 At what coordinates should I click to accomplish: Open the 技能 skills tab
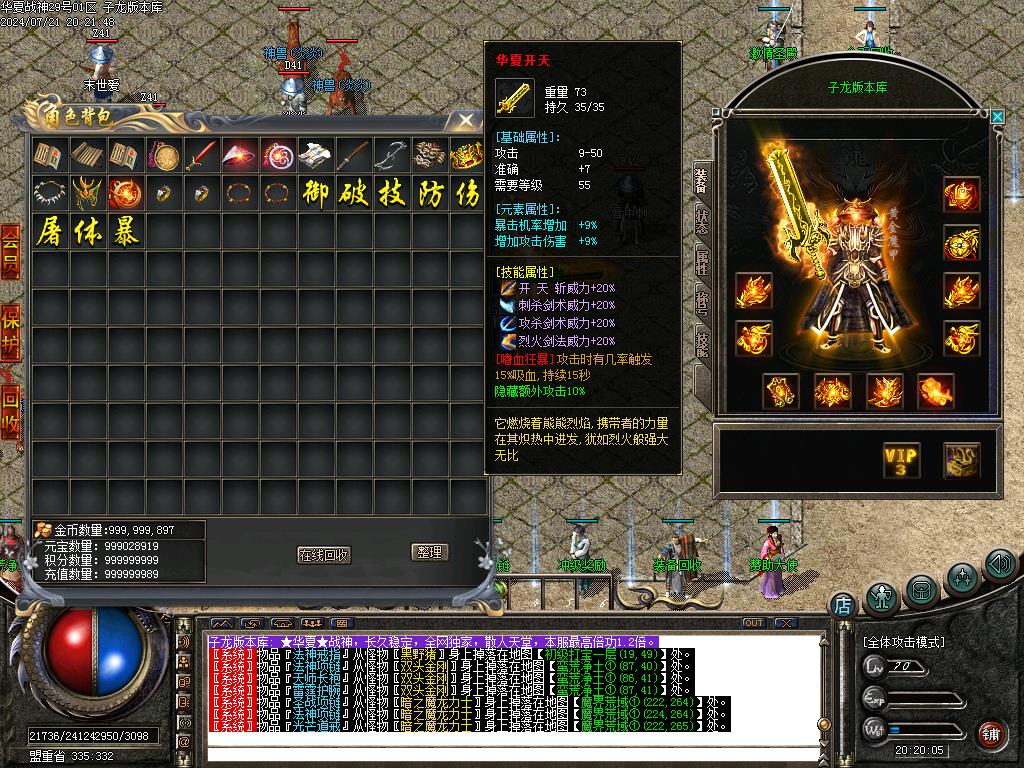coord(702,343)
